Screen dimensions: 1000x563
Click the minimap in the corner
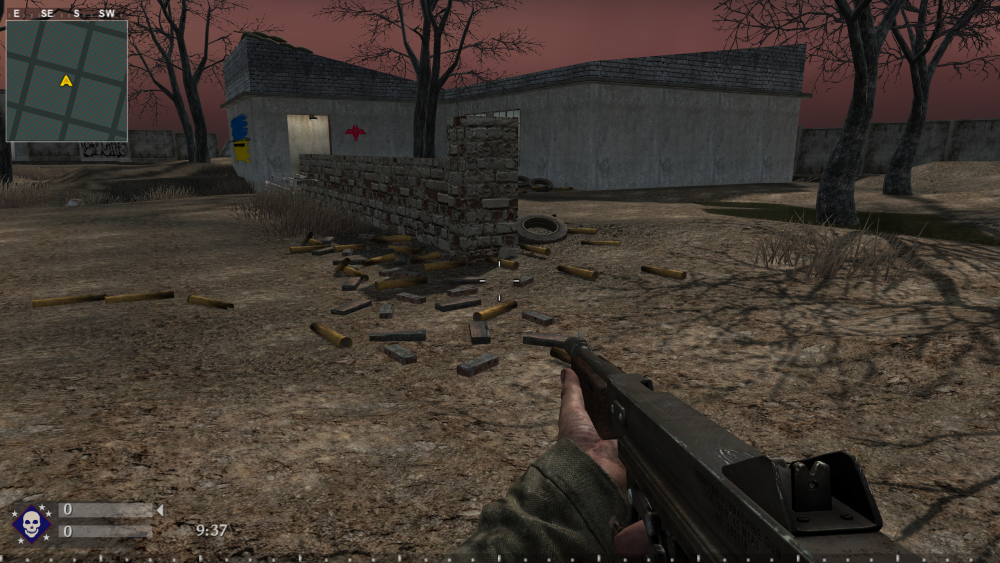pyautogui.click(x=66, y=80)
